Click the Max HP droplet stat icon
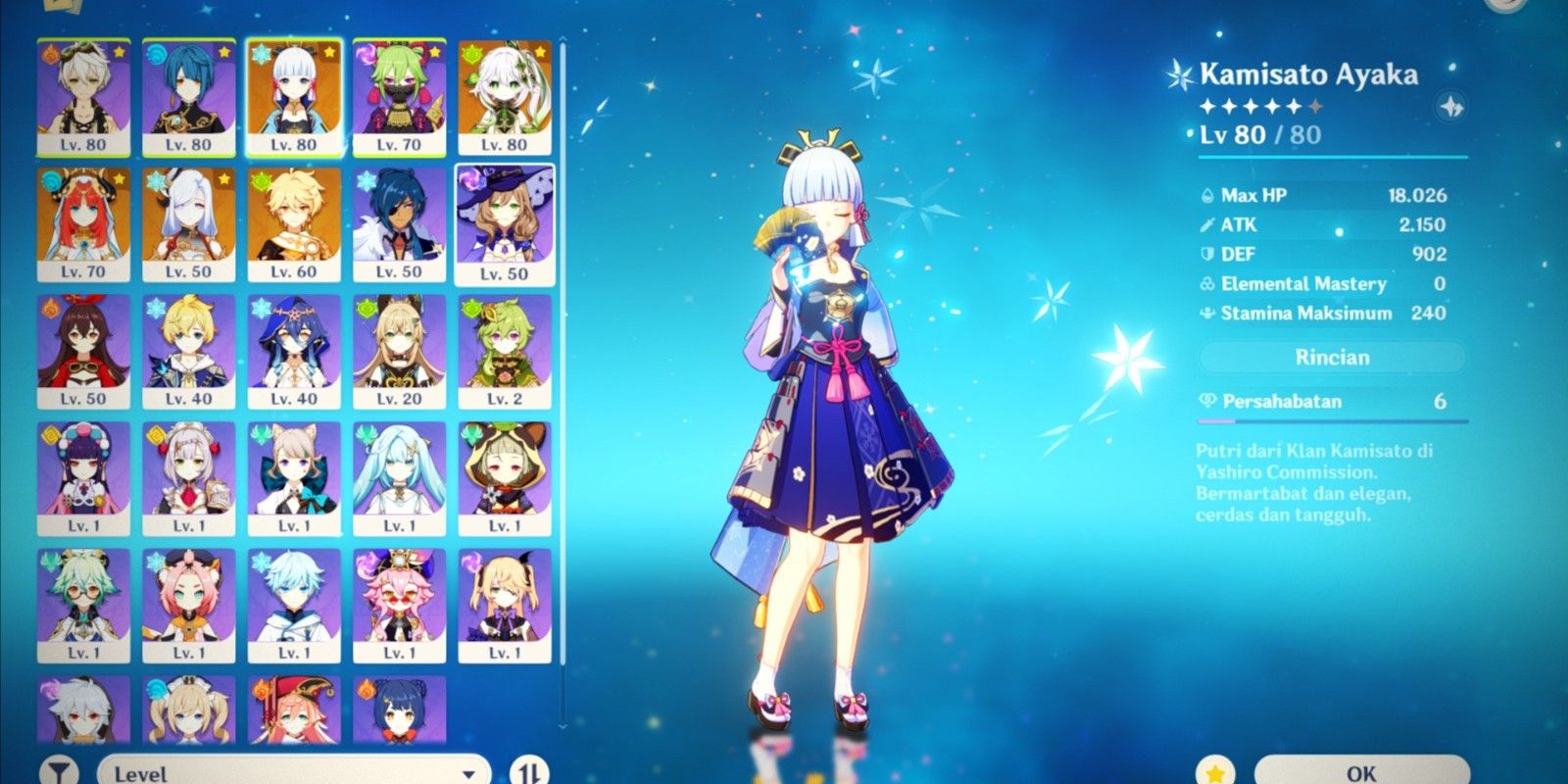The height and width of the screenshot is (784, 1568). click(x=1208, y=195)
